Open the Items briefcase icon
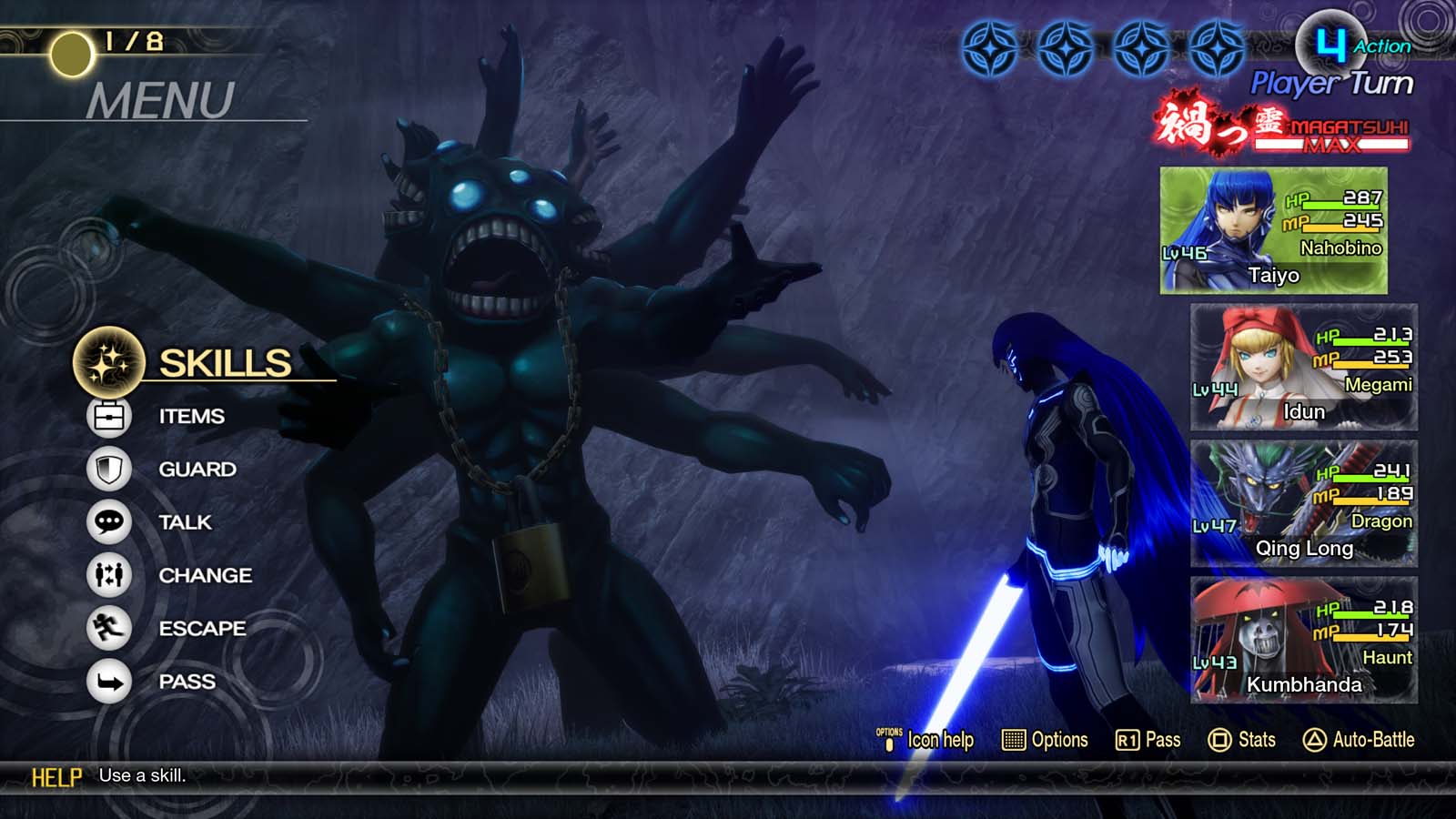The image size is (1456, 819). click(x=109, y=416)
